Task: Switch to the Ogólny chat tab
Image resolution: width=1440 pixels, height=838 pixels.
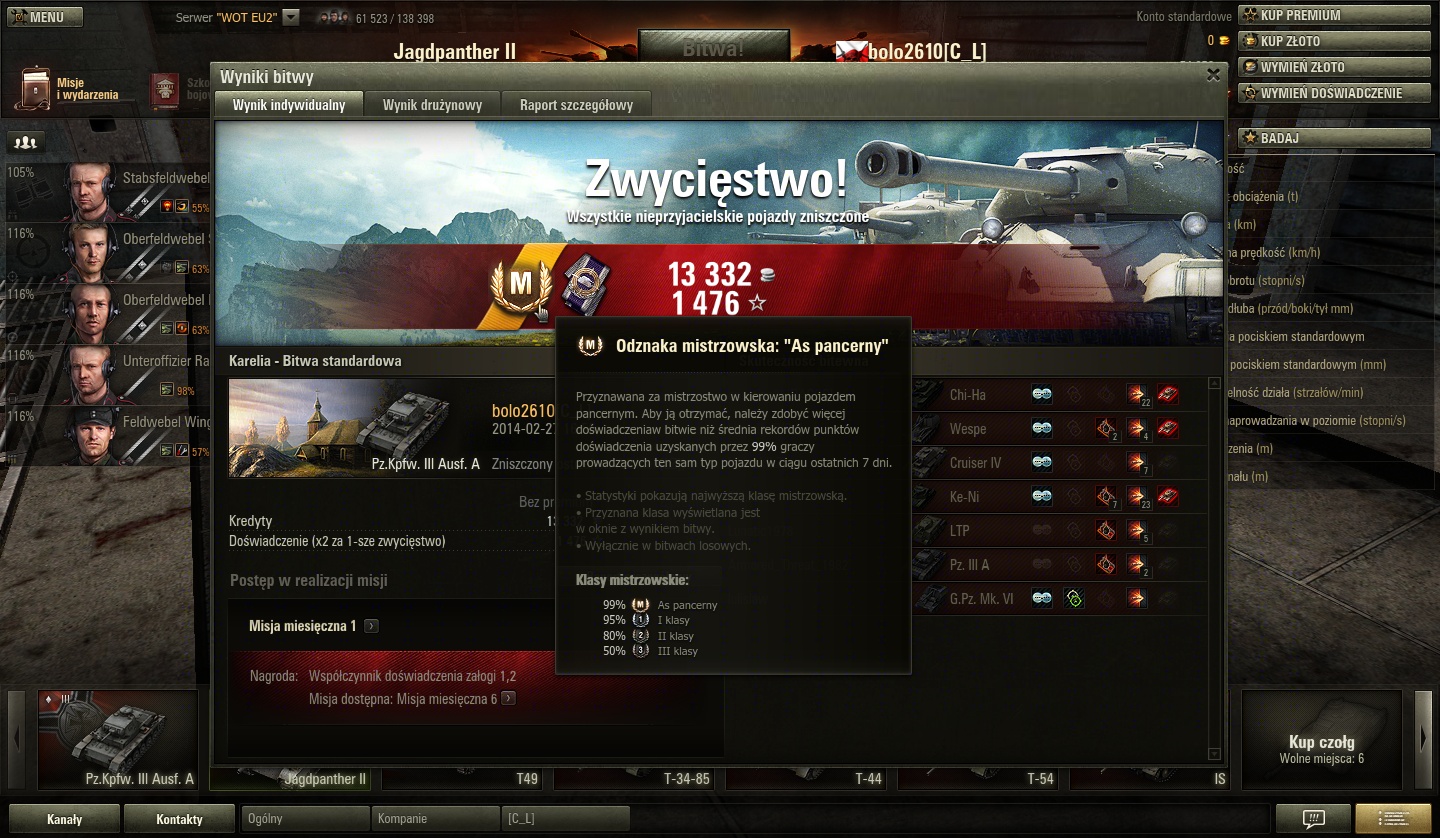Action: pos(305,819)
